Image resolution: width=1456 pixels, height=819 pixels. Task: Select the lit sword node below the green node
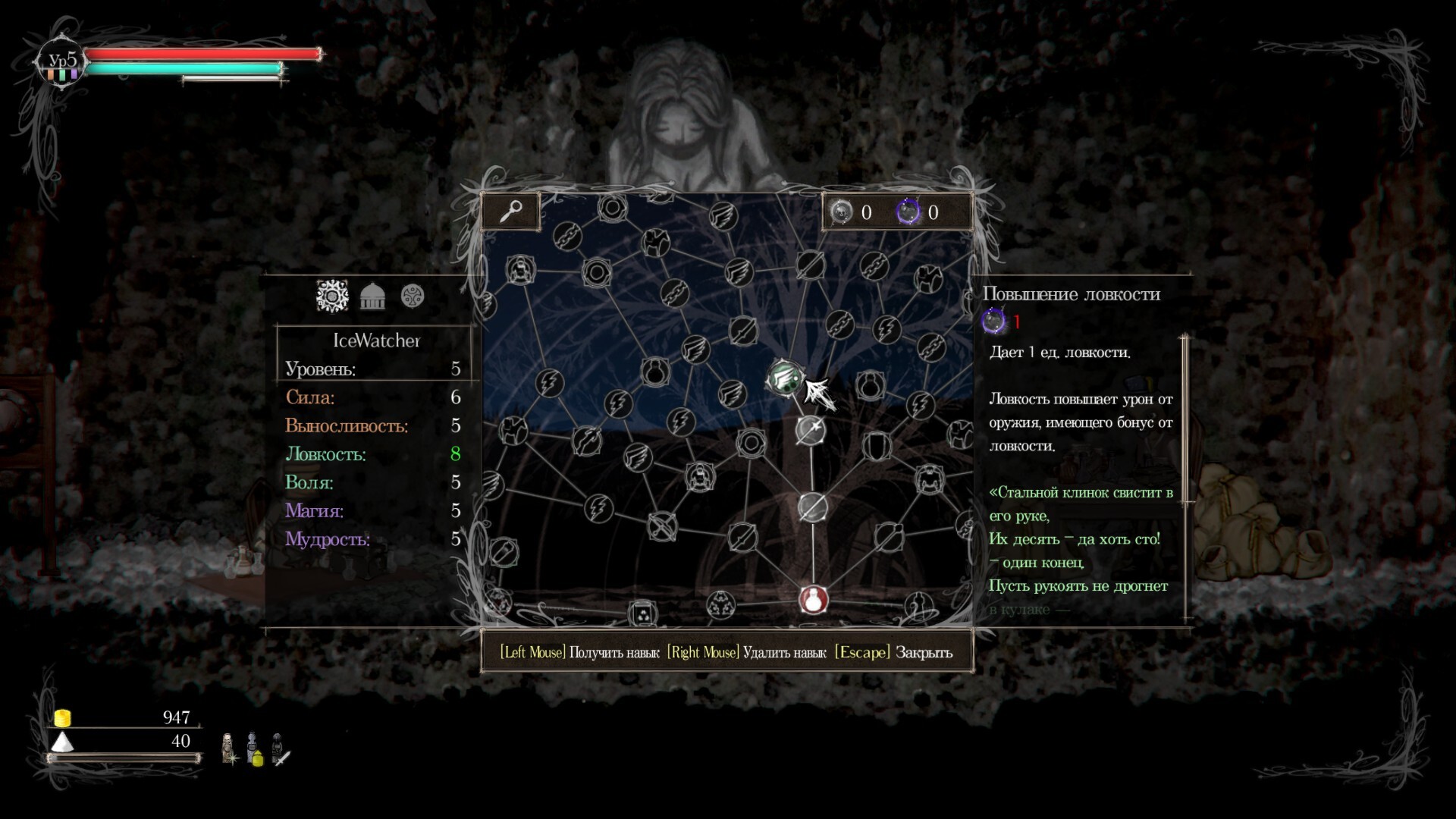(811, 430)
